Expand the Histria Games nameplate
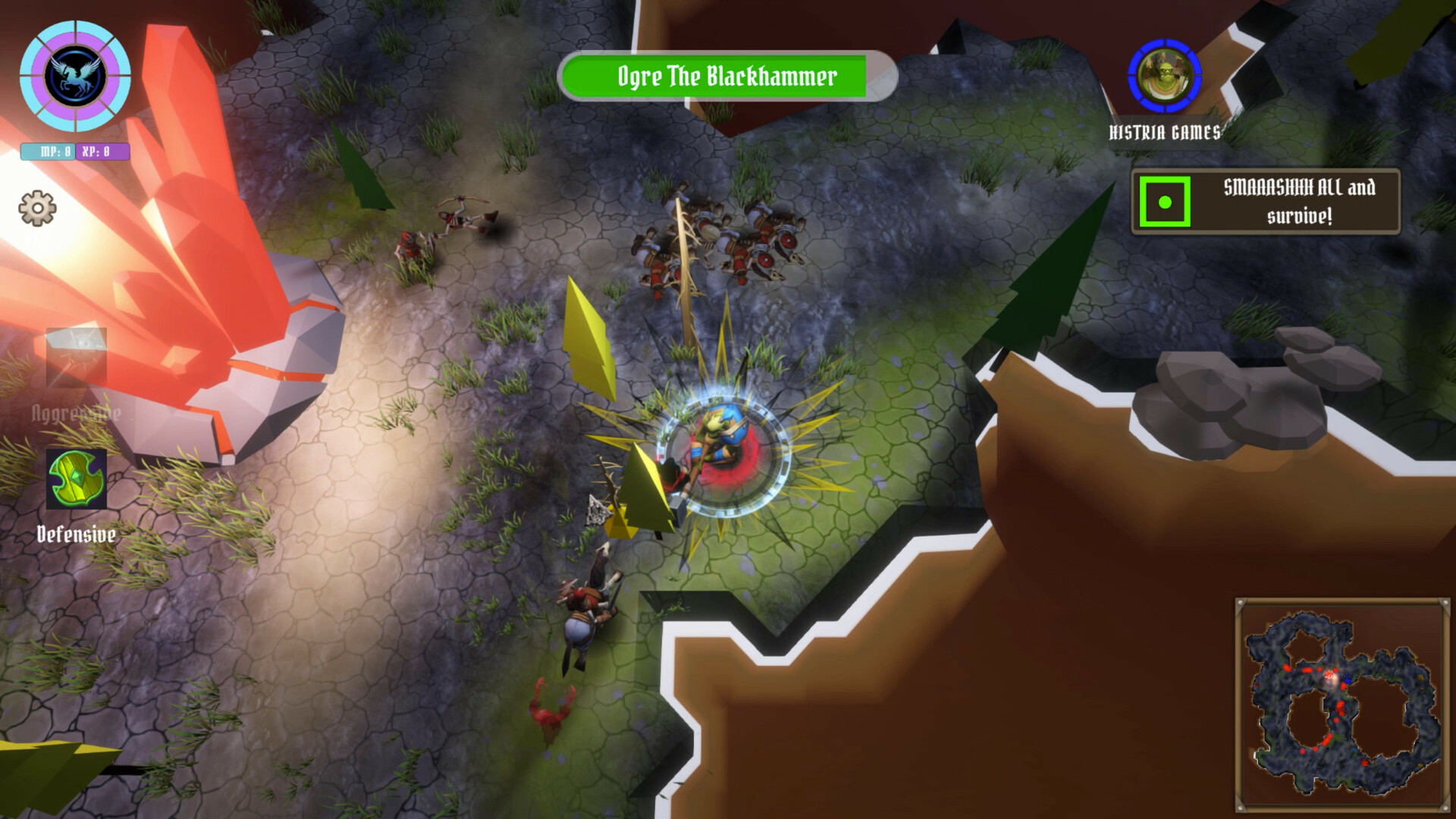The width and height of the screenshot is (1456, 819). [x=1166, y=130]
